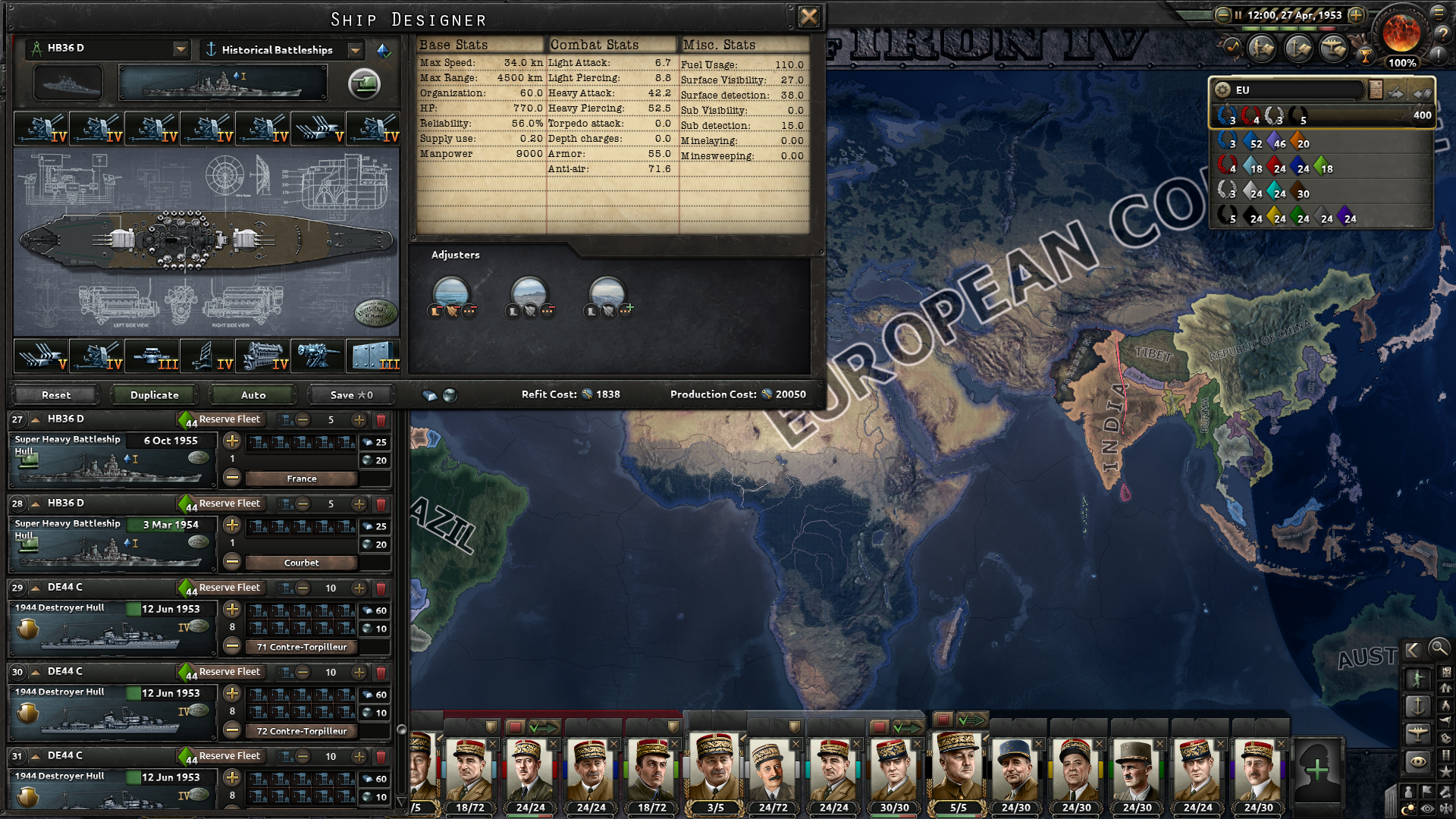Image resolution: width=1456 pixels, height=819 pixels.
Task: Collapse the second HB36 D production entry
Action: (35, 504)
